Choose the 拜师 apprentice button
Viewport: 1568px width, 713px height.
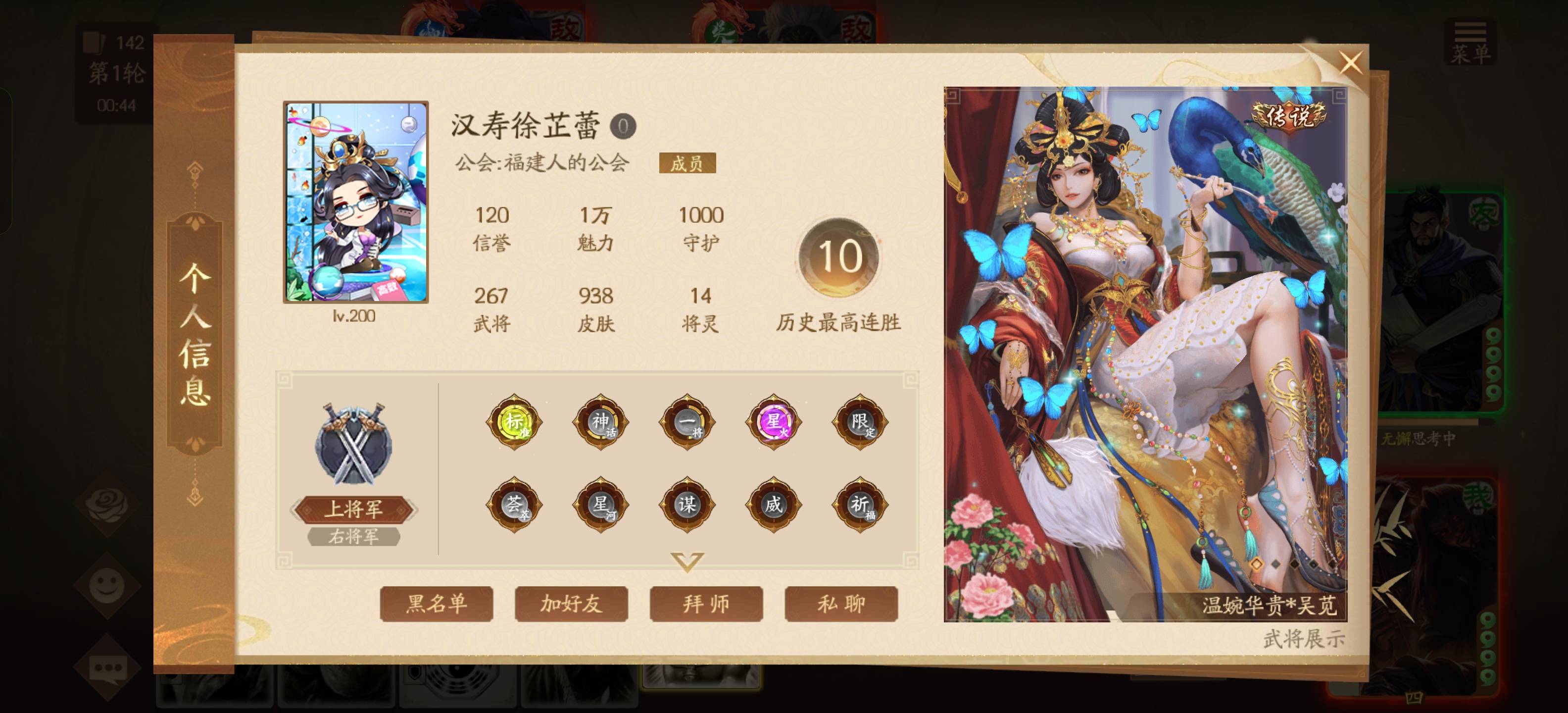coord(706,604)
